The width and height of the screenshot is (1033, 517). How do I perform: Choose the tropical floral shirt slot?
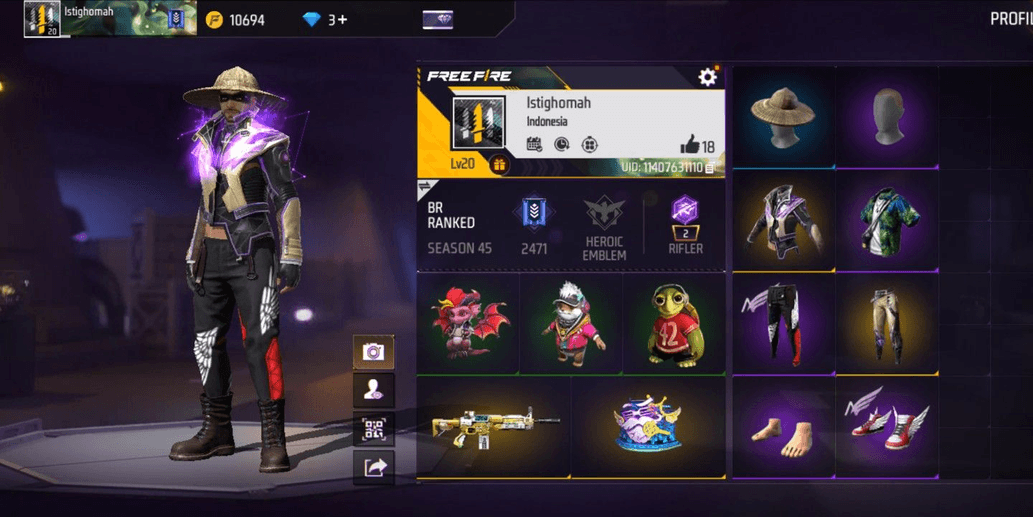click(x=886, y=219)
